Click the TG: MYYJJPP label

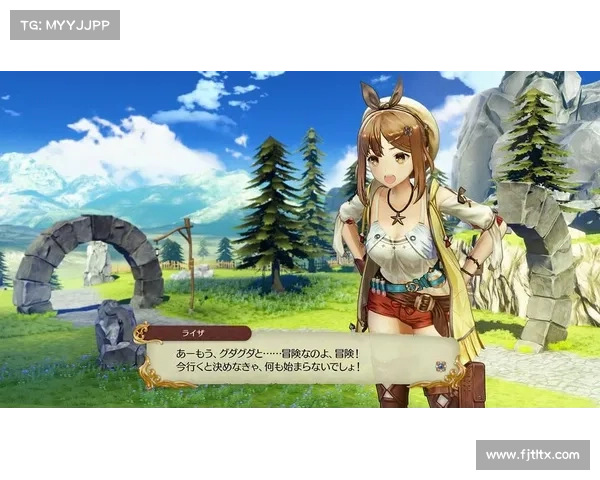point(64,24)
